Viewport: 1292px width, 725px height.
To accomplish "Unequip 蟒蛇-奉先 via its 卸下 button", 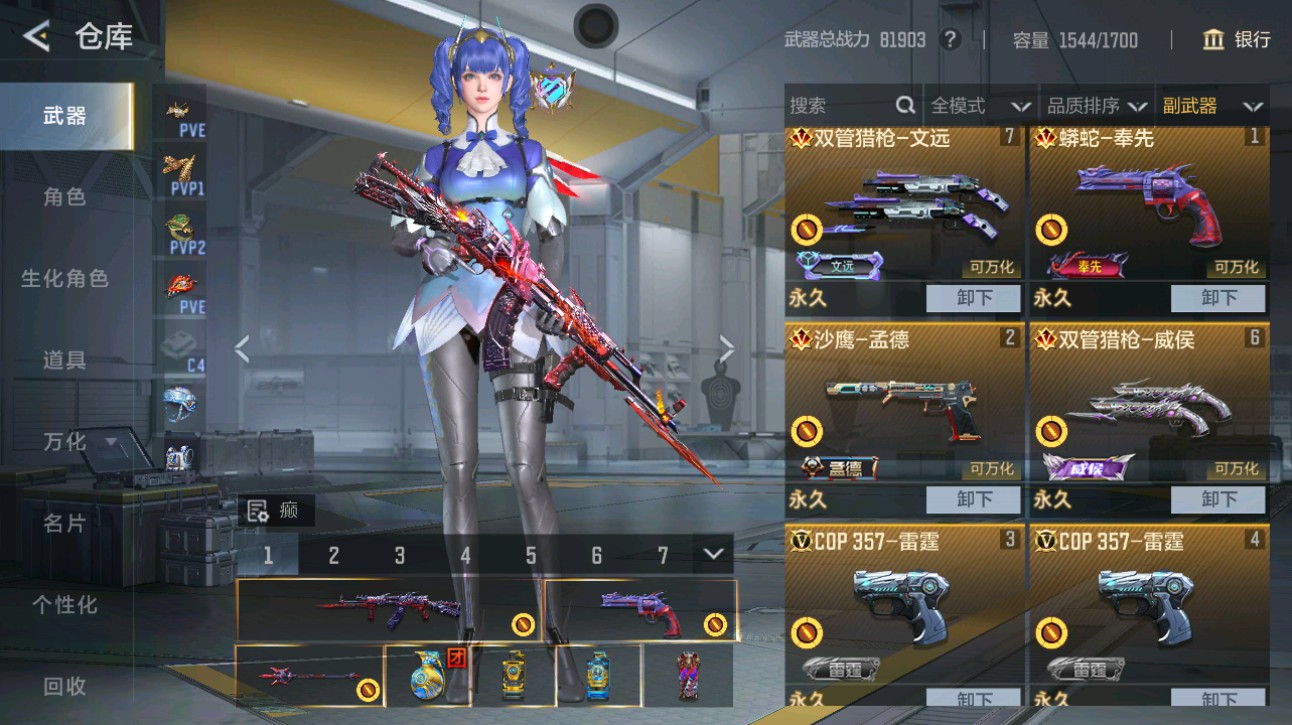I will 1217,298.
